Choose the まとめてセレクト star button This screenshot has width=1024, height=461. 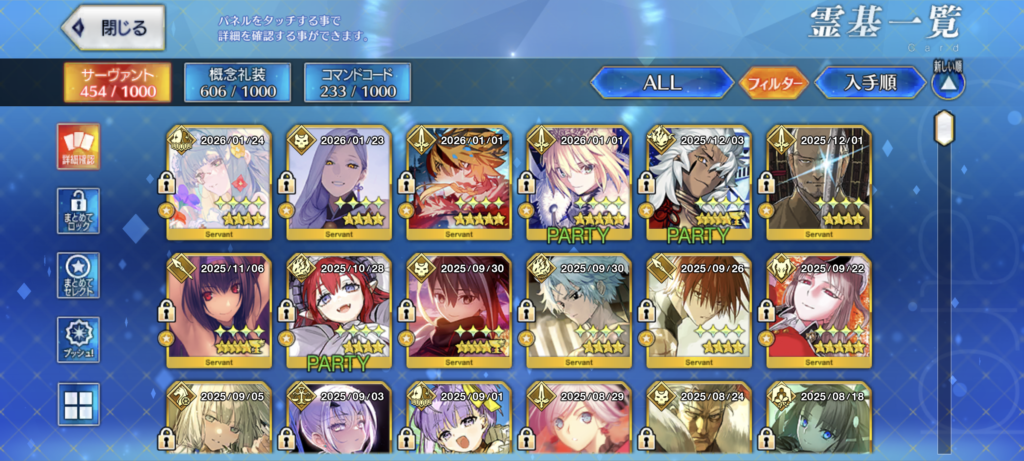click(x=78, y=274)
